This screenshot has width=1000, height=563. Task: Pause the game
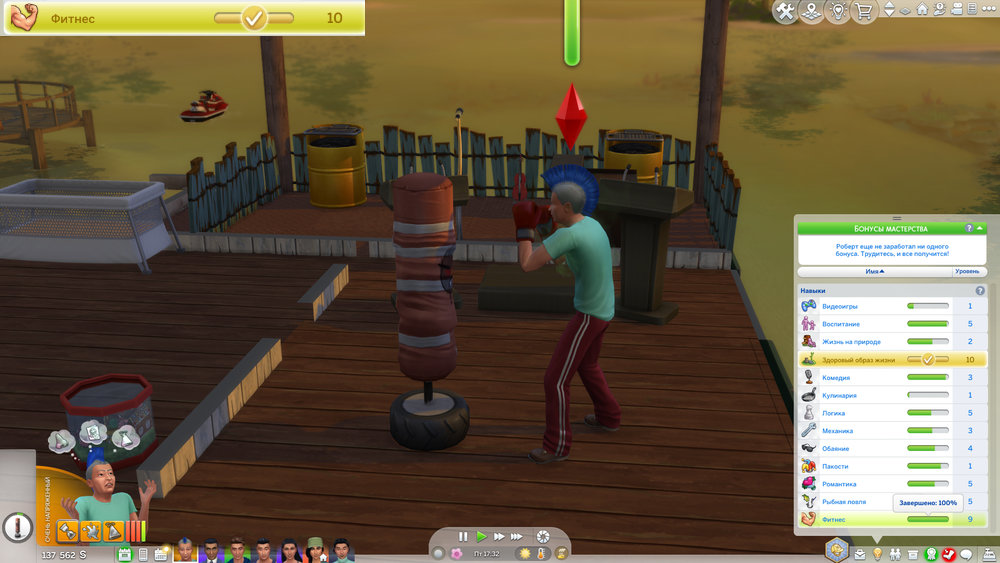462,536
